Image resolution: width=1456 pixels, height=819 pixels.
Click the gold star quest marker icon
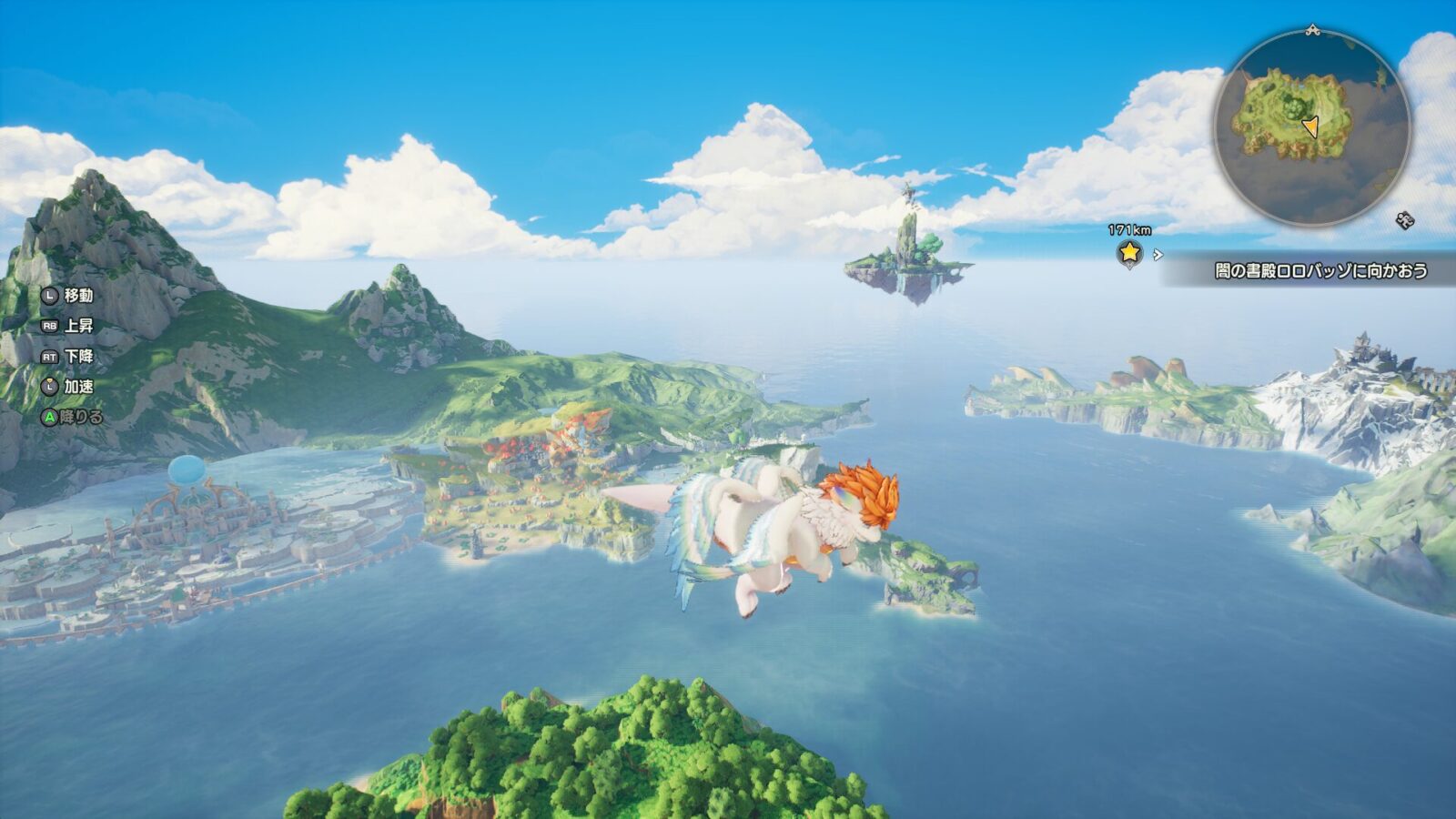tap(1129, 252)
